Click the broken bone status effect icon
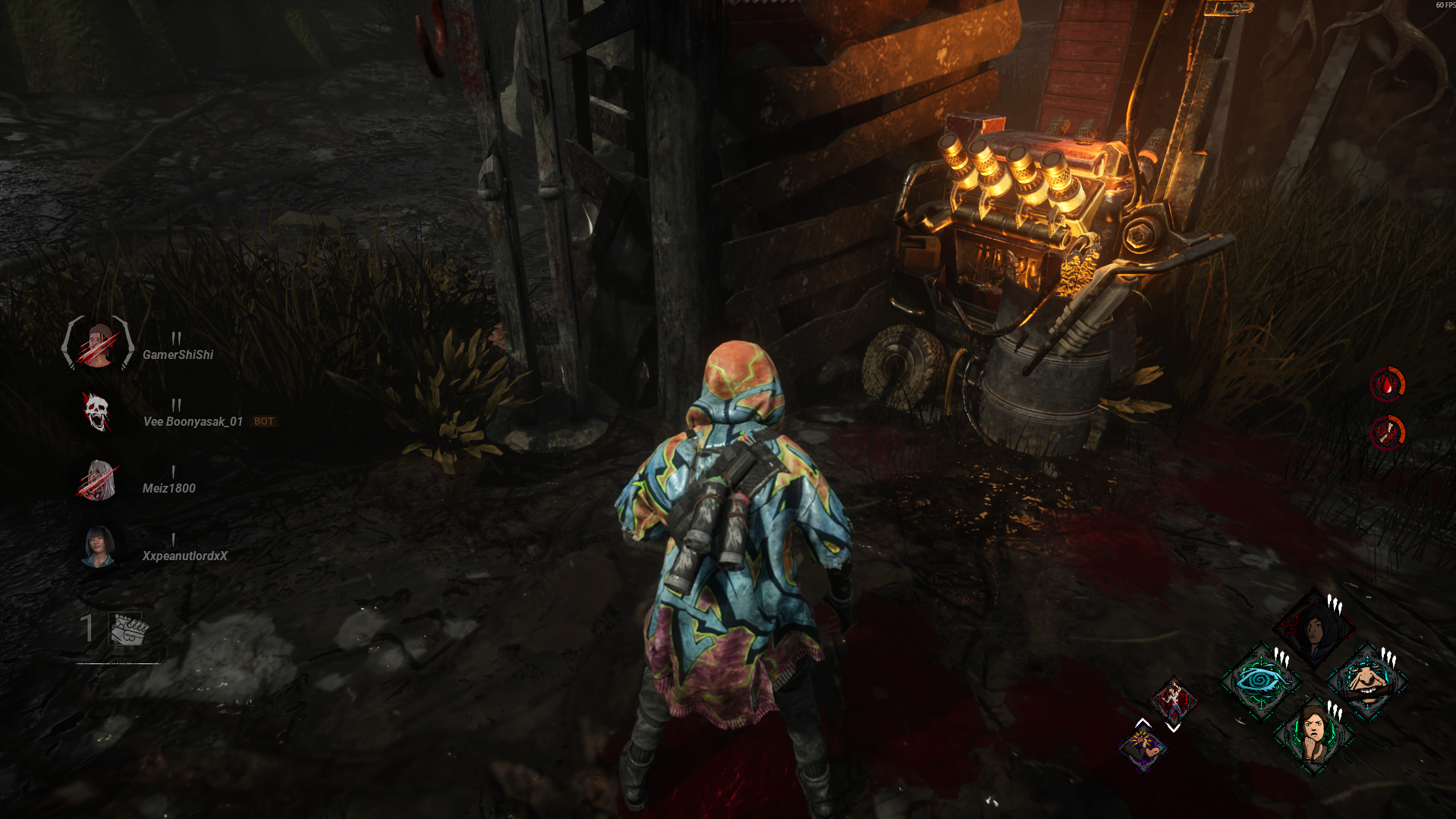 tap(1388, 434)
